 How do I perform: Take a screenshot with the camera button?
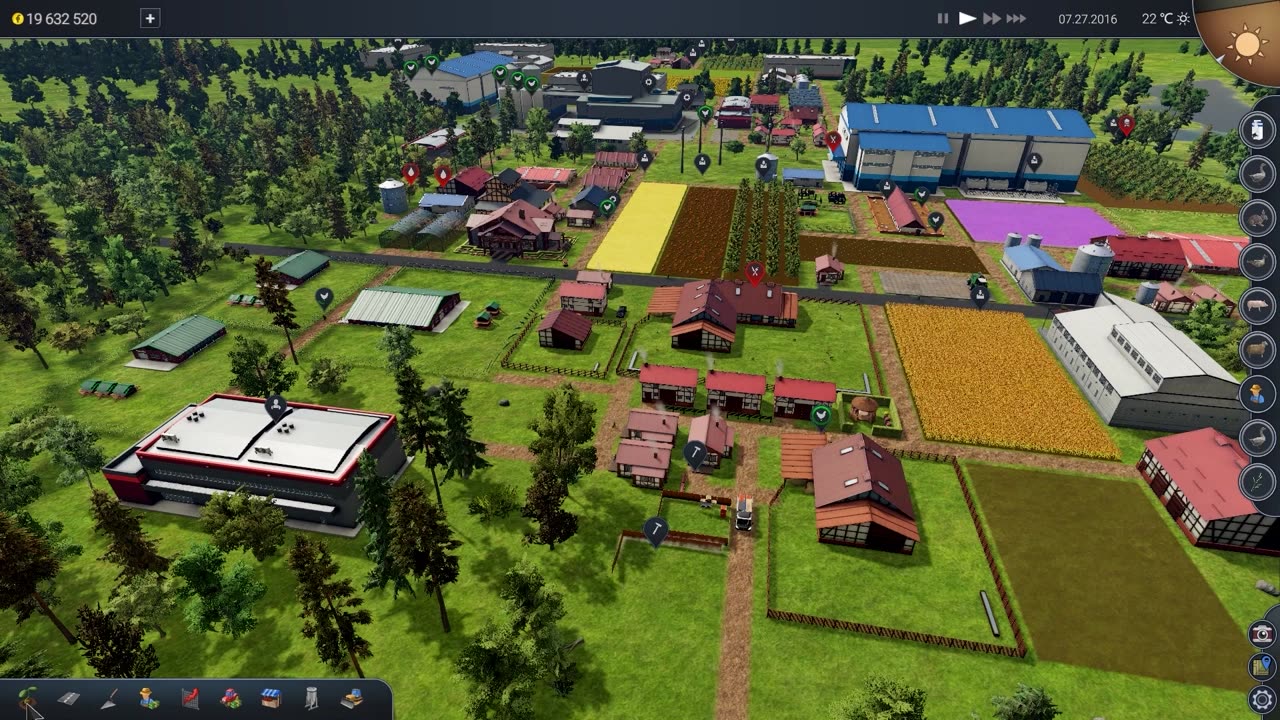click(x=1262, y=634)
